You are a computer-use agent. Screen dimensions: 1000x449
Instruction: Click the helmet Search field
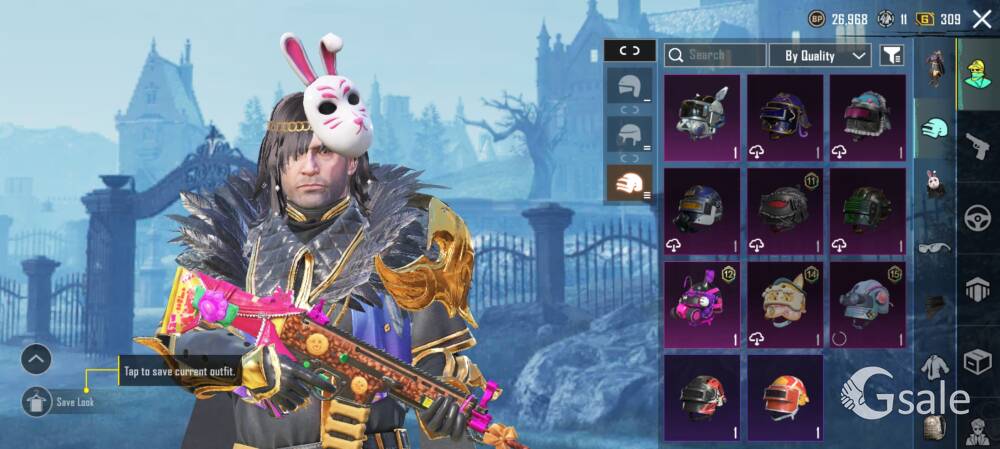pos(715,55)
